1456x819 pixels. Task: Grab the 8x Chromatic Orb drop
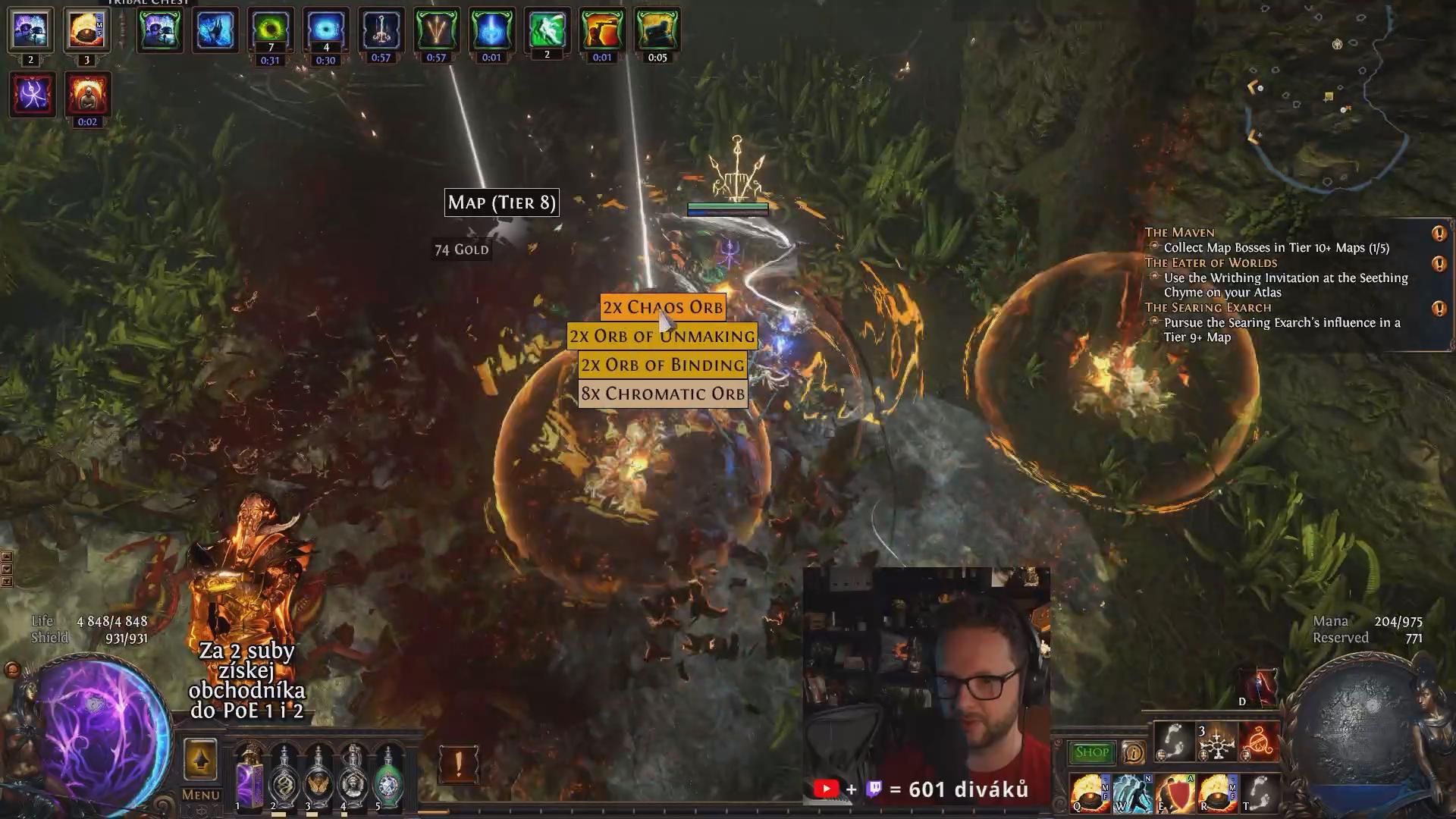pos(663,394)
